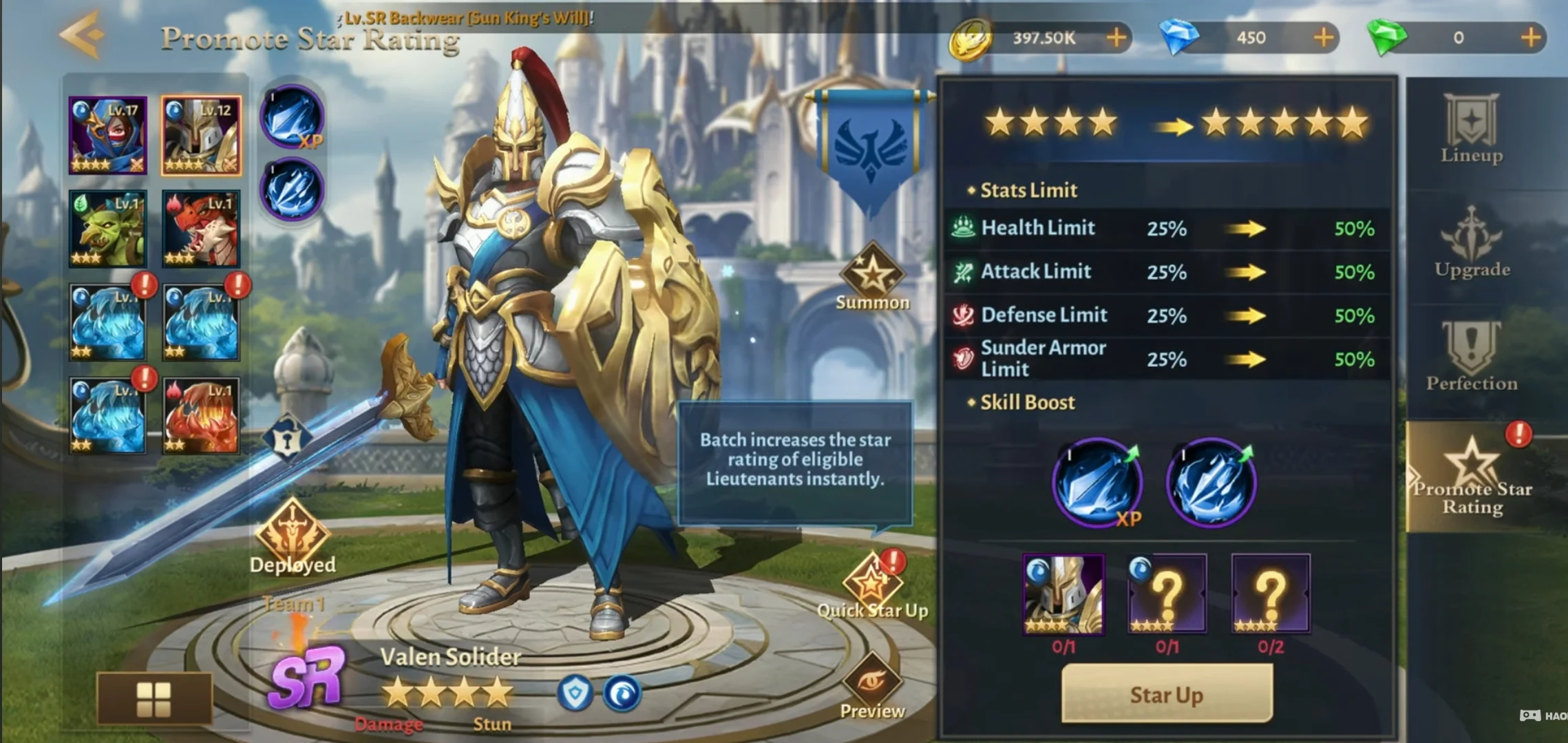Choose the Valen Soldier material slot
This screenshot has height=743, width=1568.
coord(1063,594)
